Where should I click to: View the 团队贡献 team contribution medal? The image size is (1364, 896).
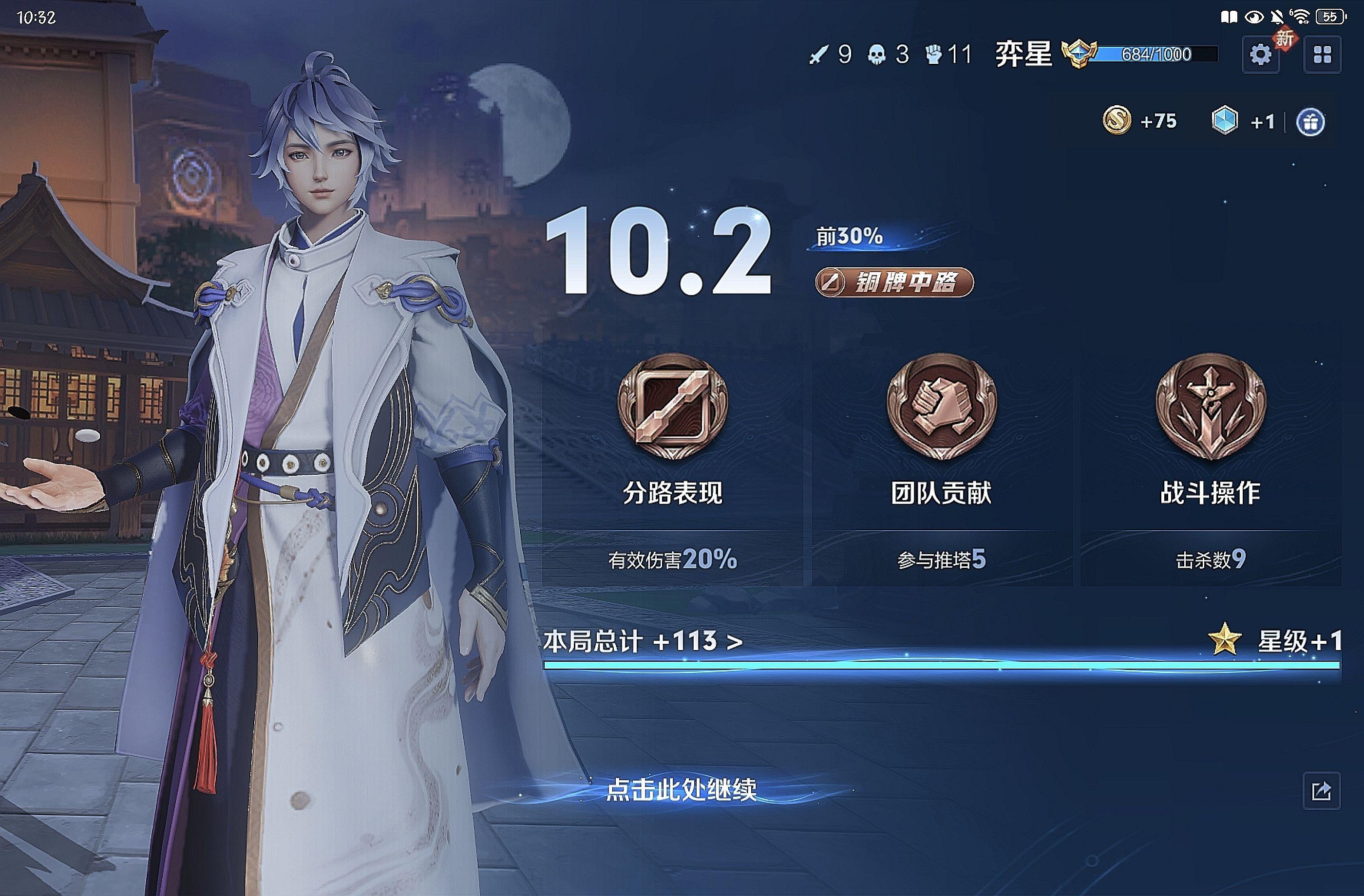click(x=942, y=406)
